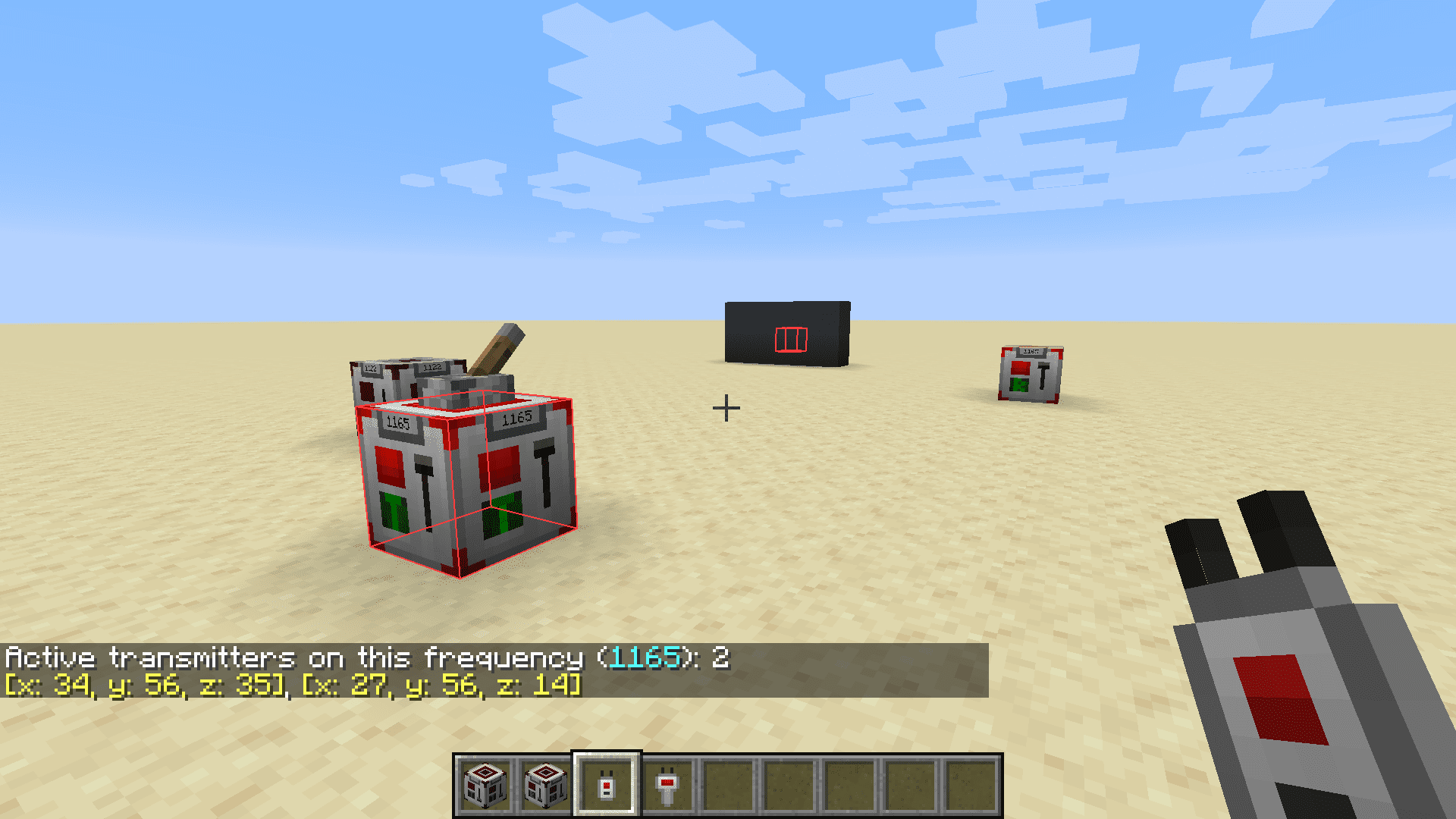1456x819 pixels.
Task: Select the receiver block in the second hotbar slot
Action: pos(546,784)
